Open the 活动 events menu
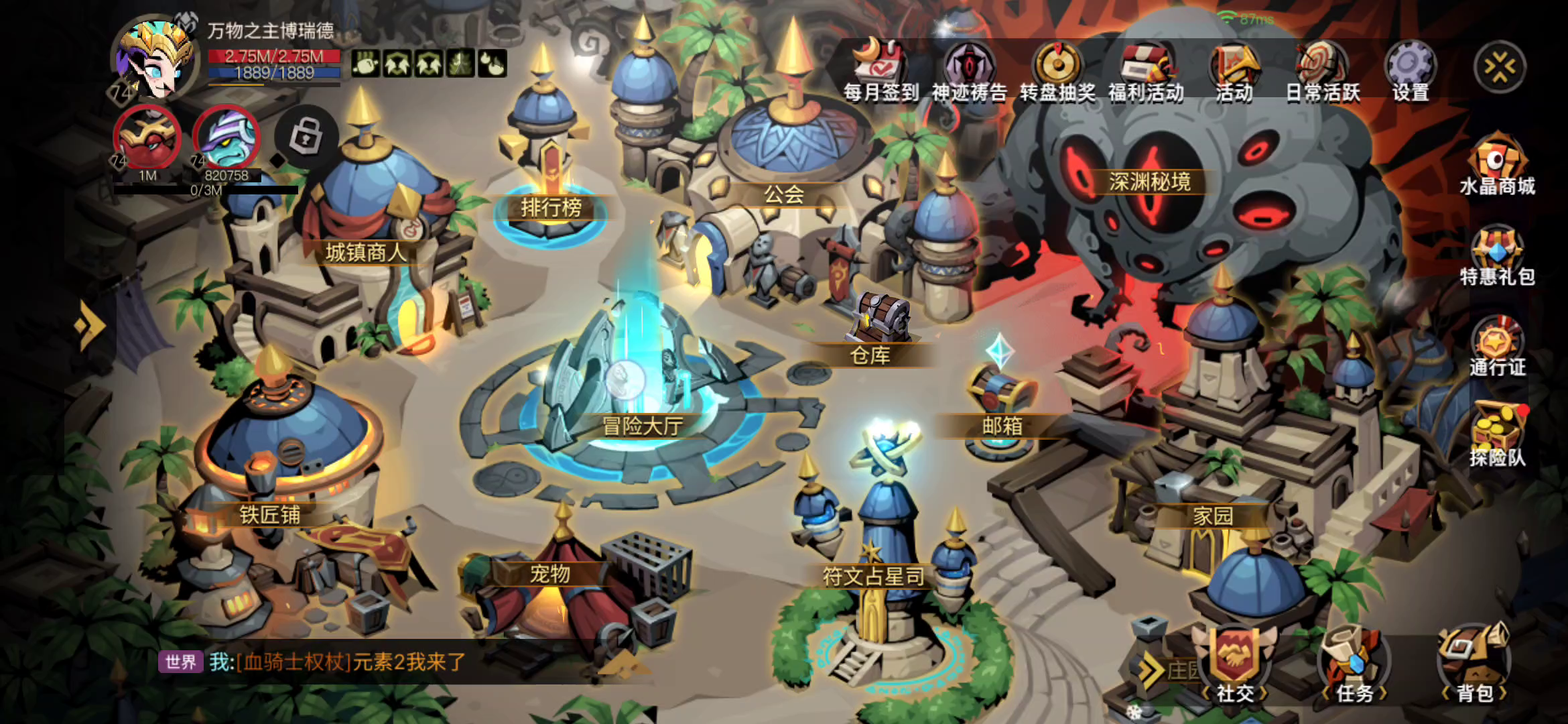 pyautogui.click(x=1234, y=70)
